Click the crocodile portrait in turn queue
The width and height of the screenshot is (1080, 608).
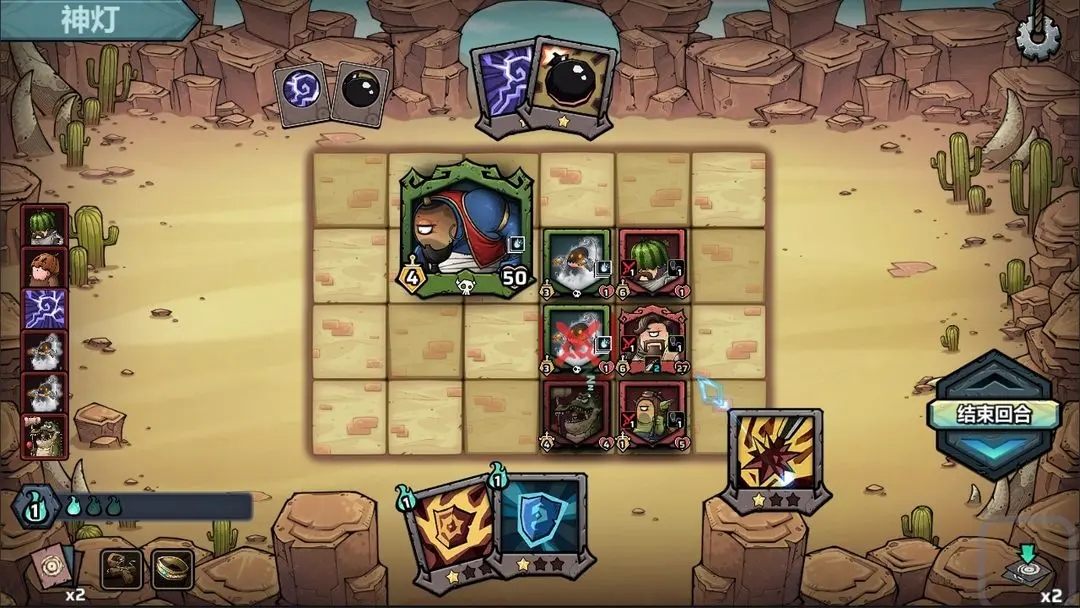tap(45, 436)
